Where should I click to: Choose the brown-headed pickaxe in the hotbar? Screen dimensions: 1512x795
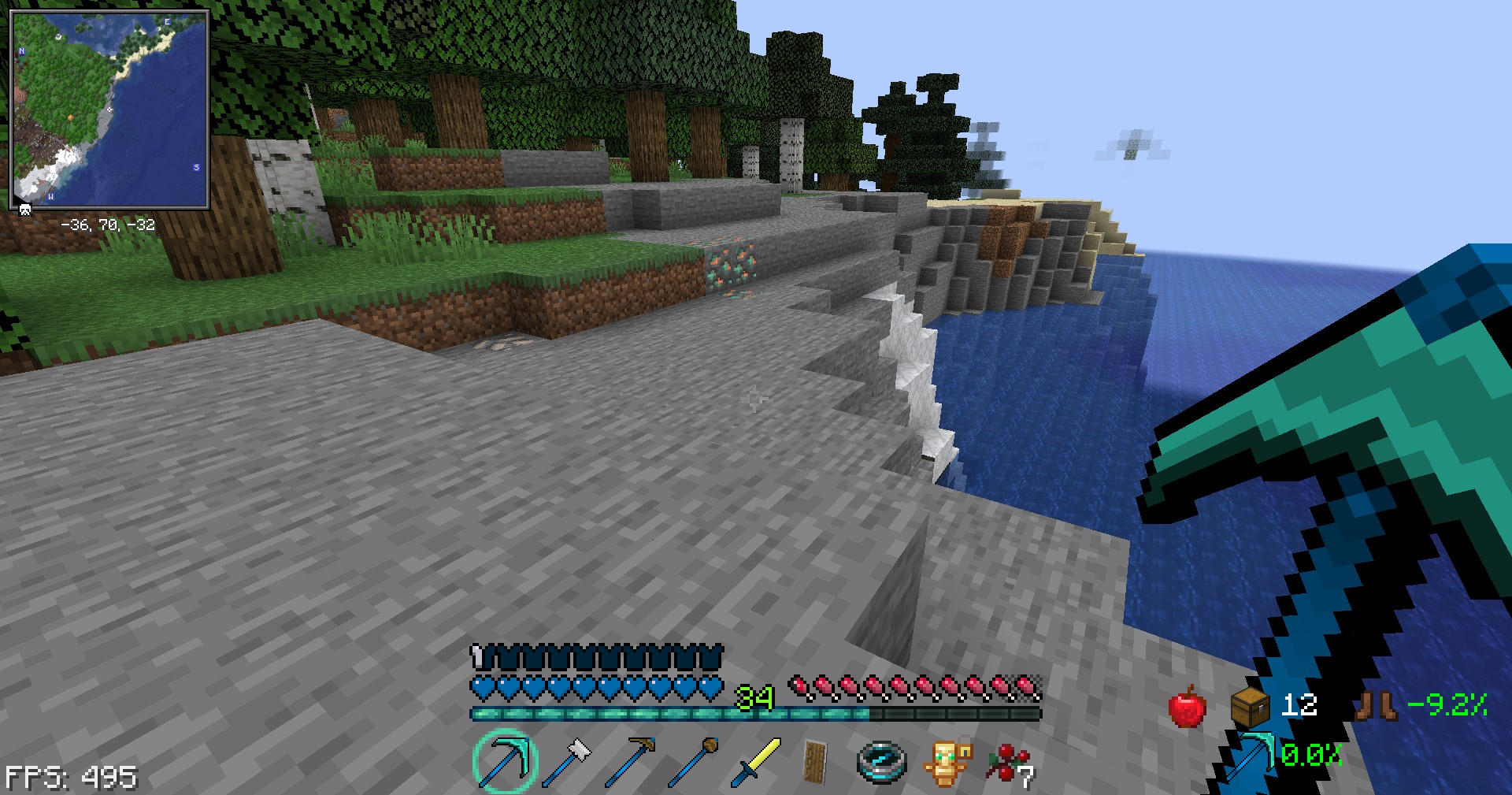(x=631, y=761)
